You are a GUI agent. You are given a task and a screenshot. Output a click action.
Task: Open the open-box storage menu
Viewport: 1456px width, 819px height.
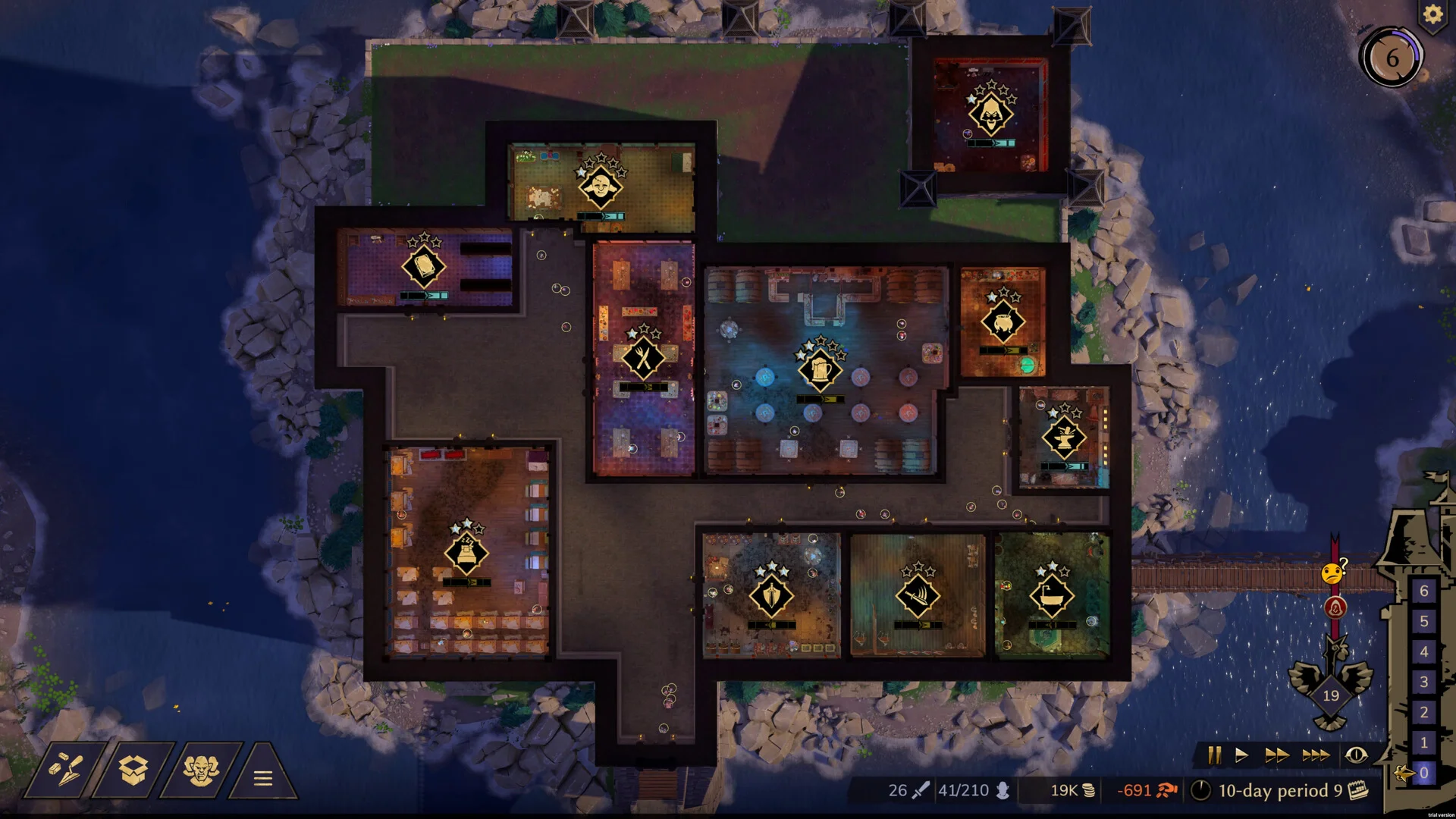click(133, 770)
